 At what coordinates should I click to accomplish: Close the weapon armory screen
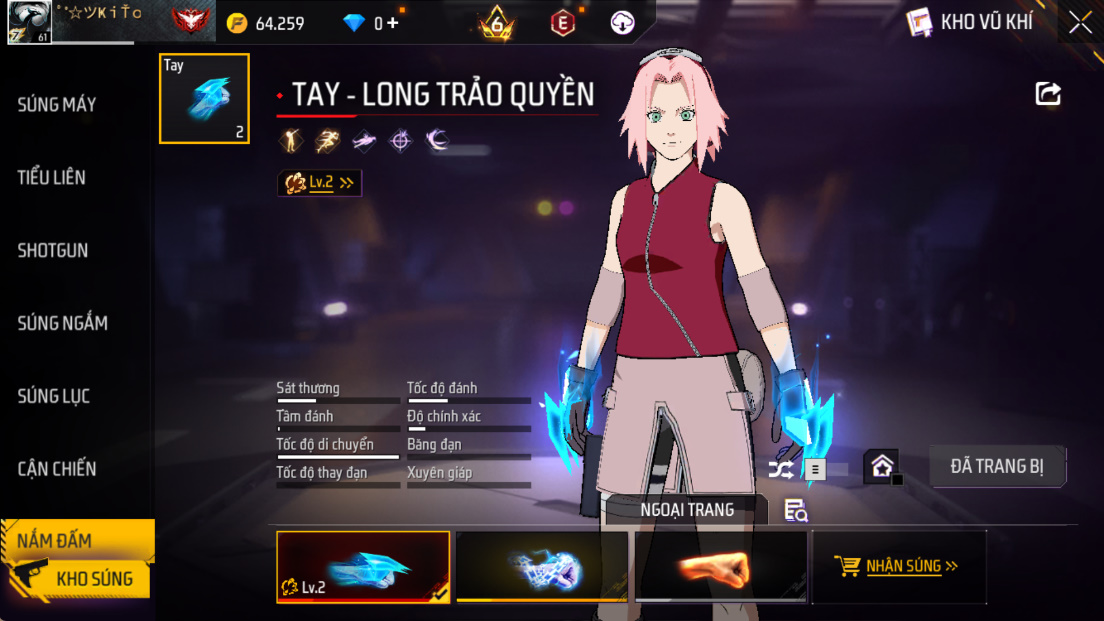[x=1080, y=23]
